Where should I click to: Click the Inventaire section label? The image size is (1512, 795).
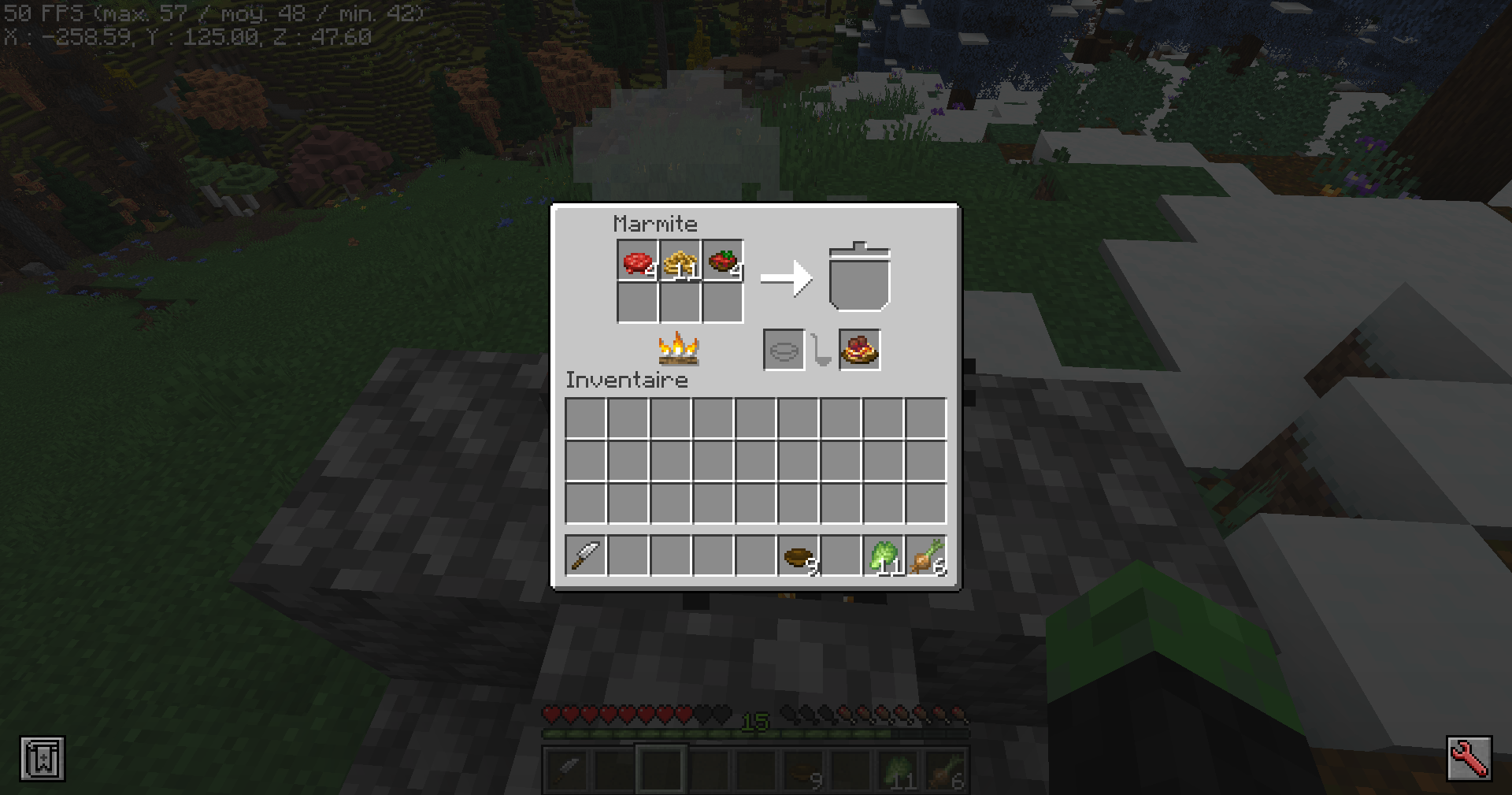tap(626, 380)
